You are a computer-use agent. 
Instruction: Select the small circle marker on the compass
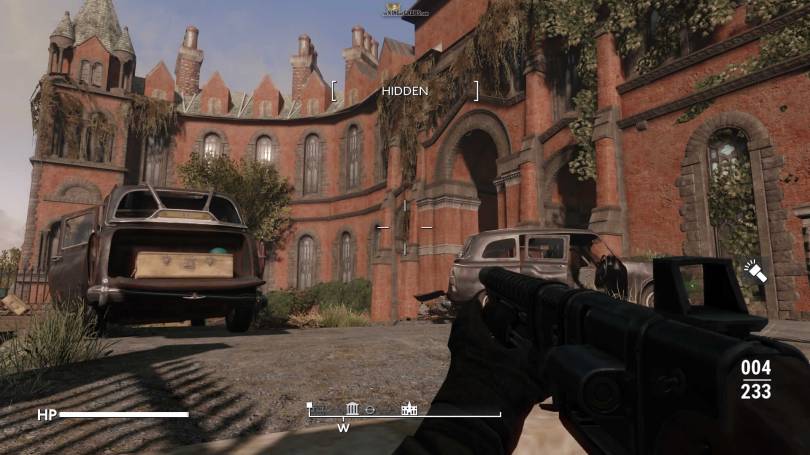tap(370, 410)
